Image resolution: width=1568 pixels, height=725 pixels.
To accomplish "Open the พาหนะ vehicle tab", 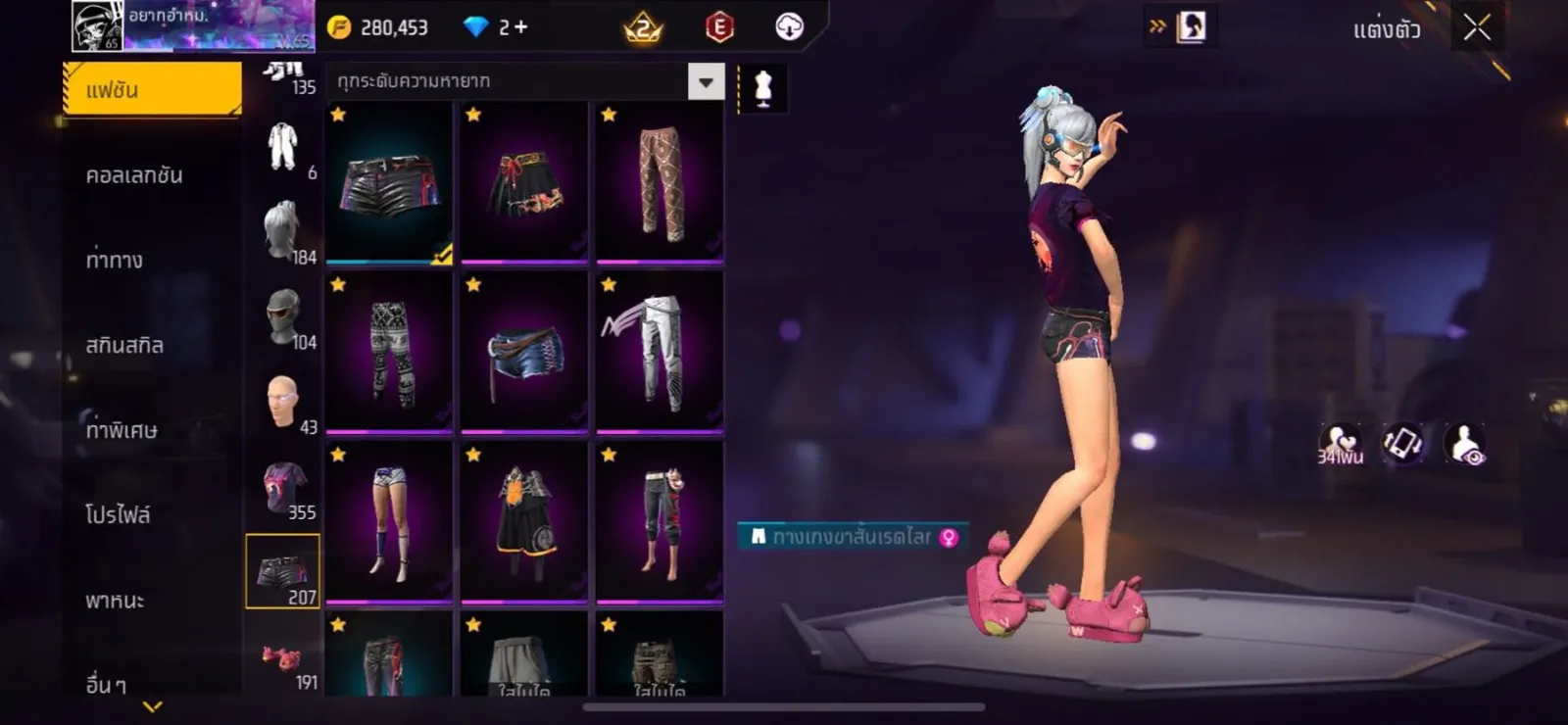I will [x=115, y=601].
